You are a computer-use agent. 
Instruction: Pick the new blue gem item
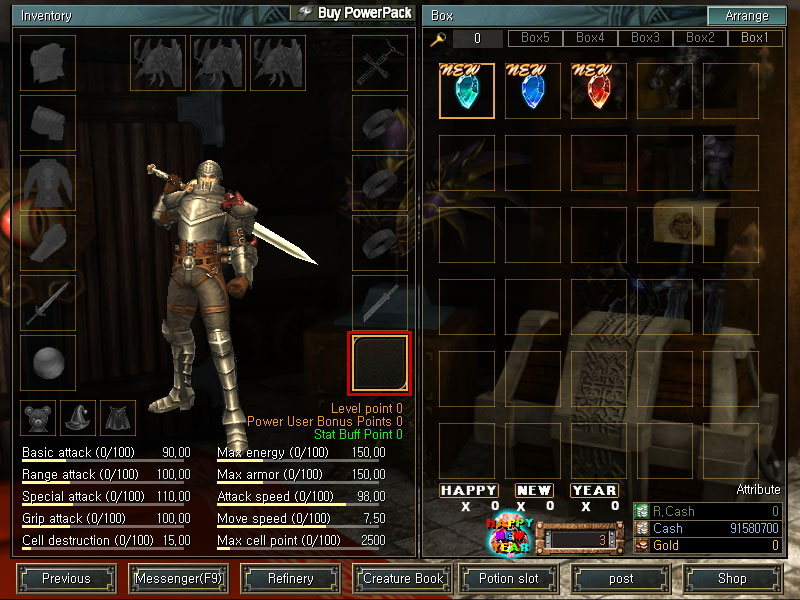click(x=533, y=91)
